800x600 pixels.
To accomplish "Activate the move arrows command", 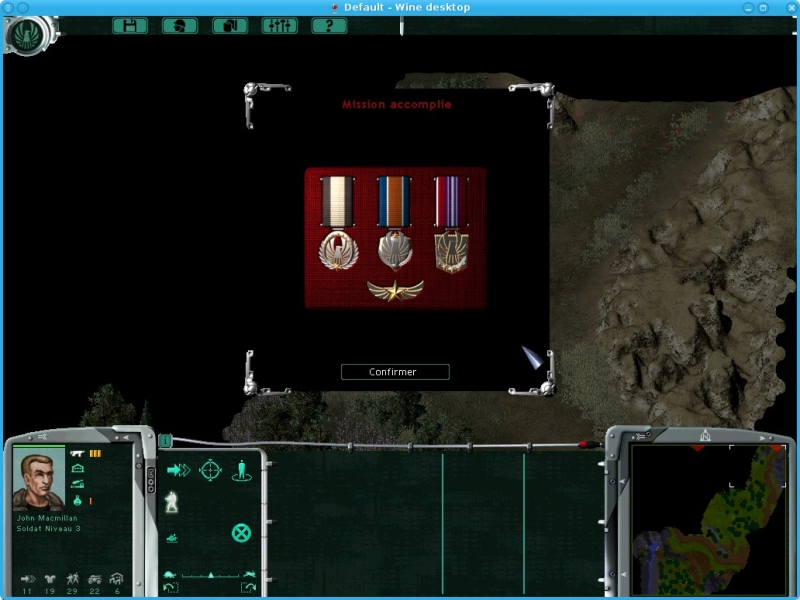I will (178, 470).
